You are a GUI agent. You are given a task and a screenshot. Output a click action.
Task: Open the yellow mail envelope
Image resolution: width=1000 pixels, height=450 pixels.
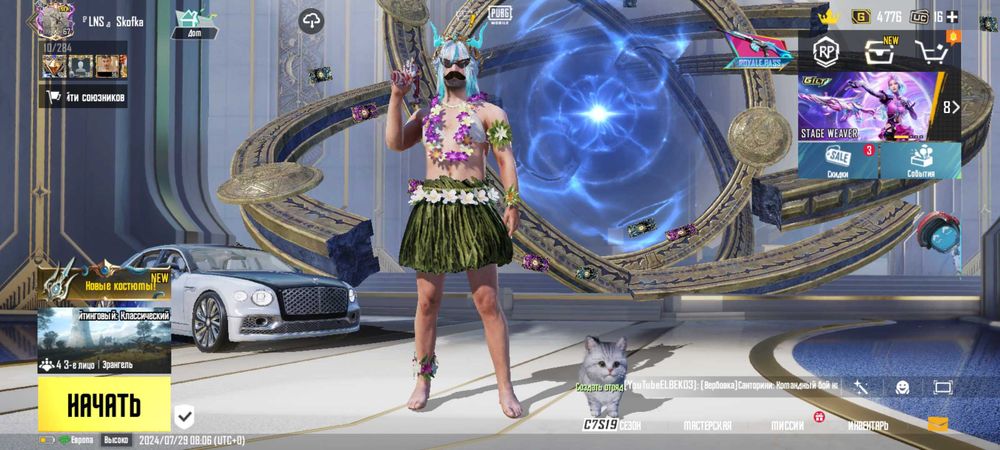coord(937,424)
